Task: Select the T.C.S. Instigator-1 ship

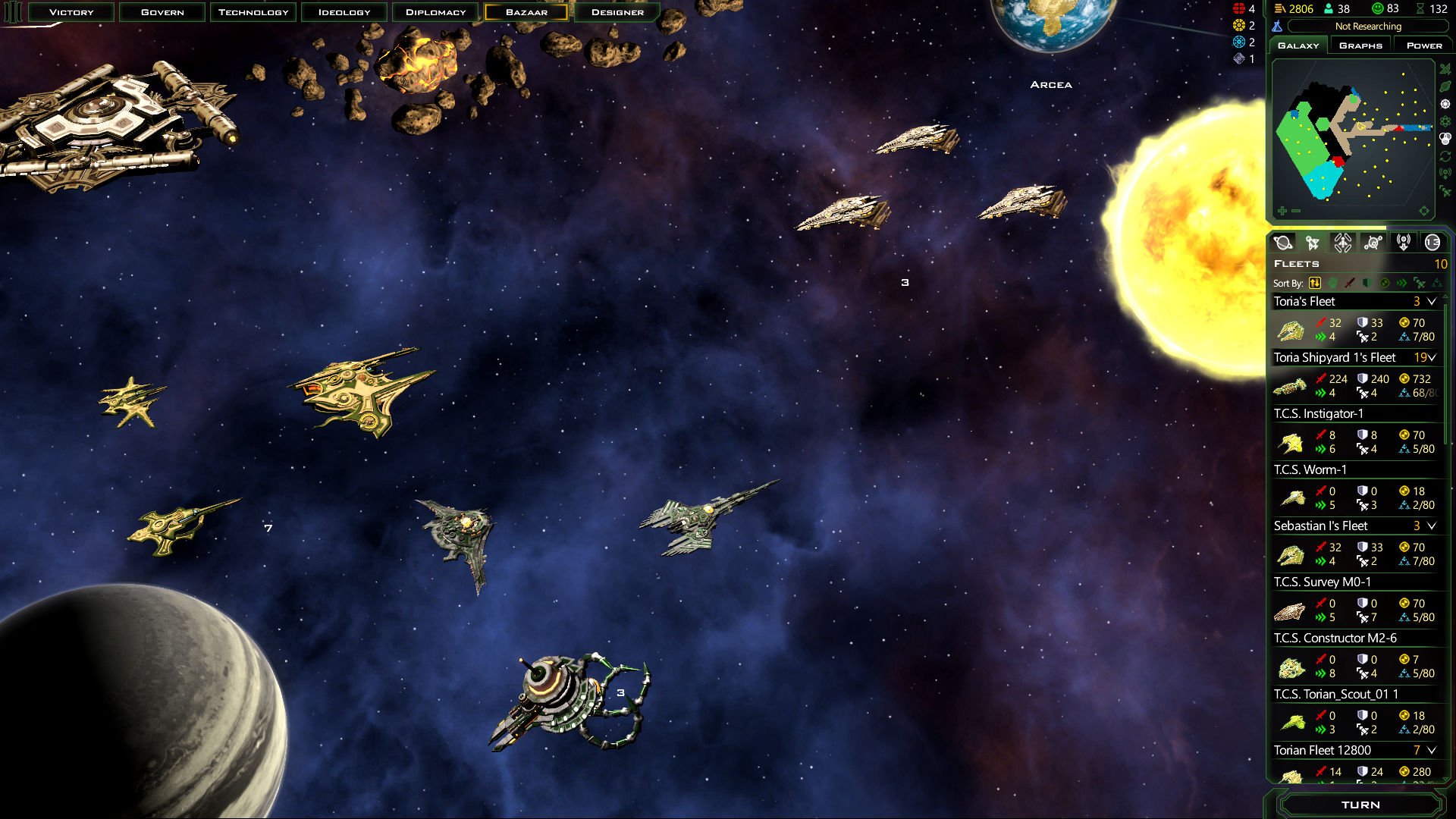Action: pyautogui.click(x=1318, y=414)
